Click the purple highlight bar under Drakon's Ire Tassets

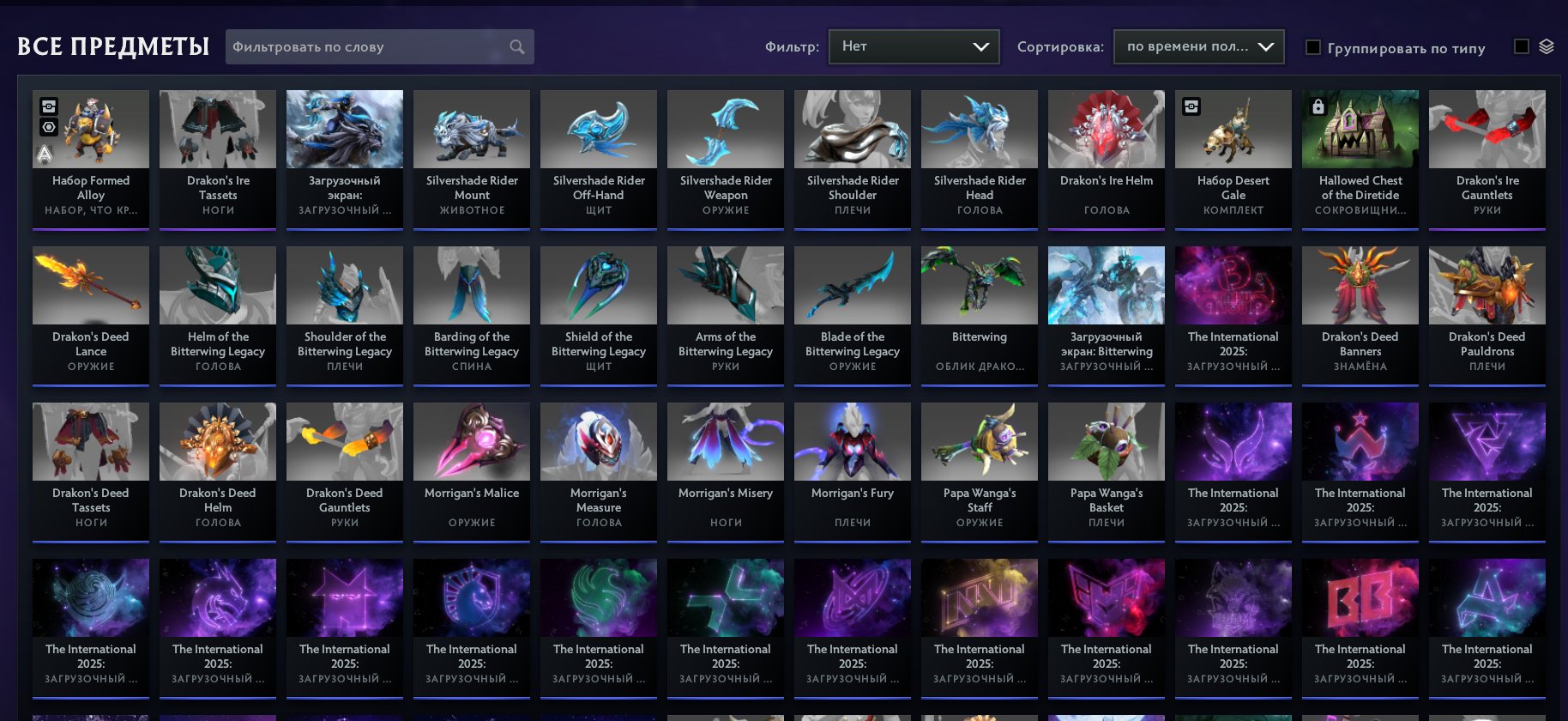tap(217, 227)
